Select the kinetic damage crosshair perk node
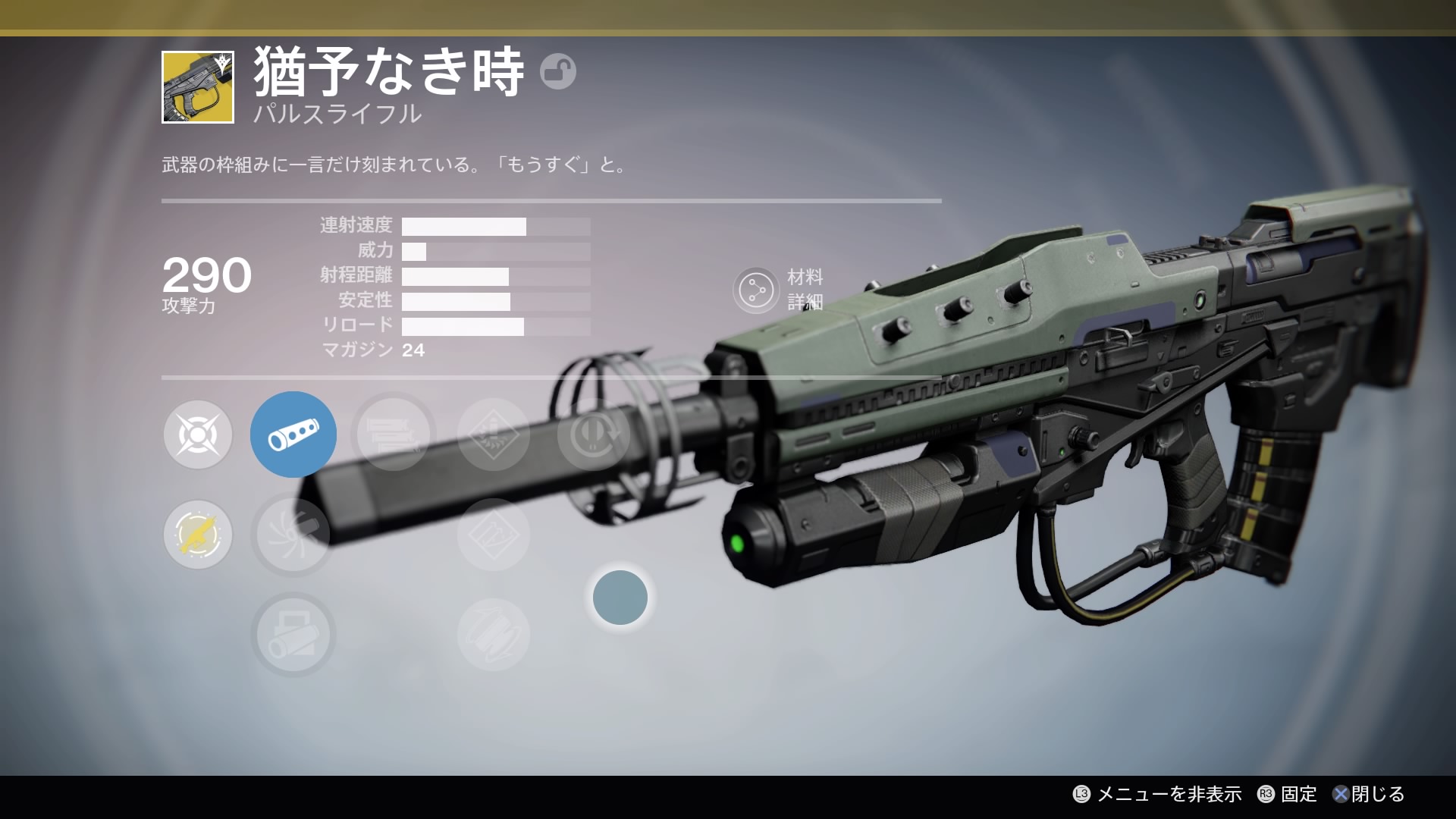Image resolution: width=1456 pixels, height=819 pixels. pos(198,435)
